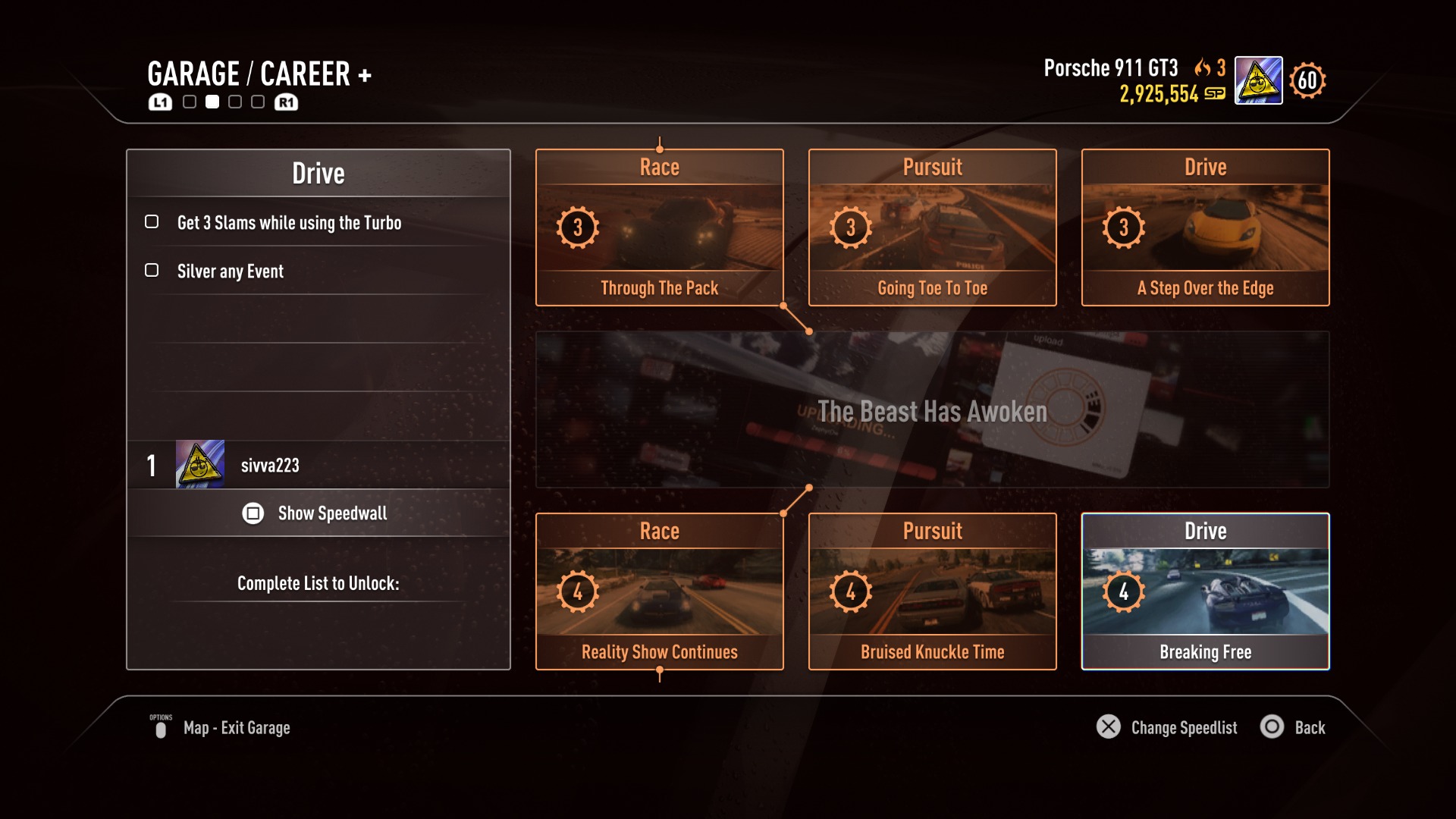Image resolution: width=1456 pixels, height=819 pixels.
Task: Tick the Get 3 Slams objective checkbox
Action: (x=152, y=222)
